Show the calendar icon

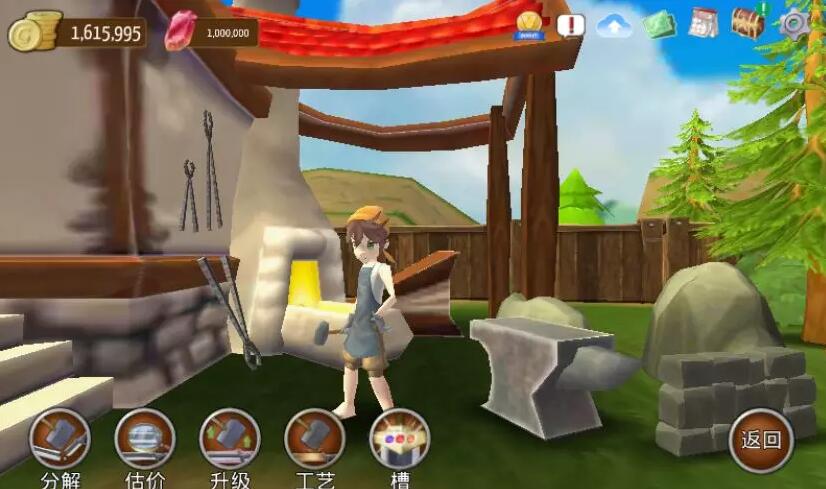[704, 23]
